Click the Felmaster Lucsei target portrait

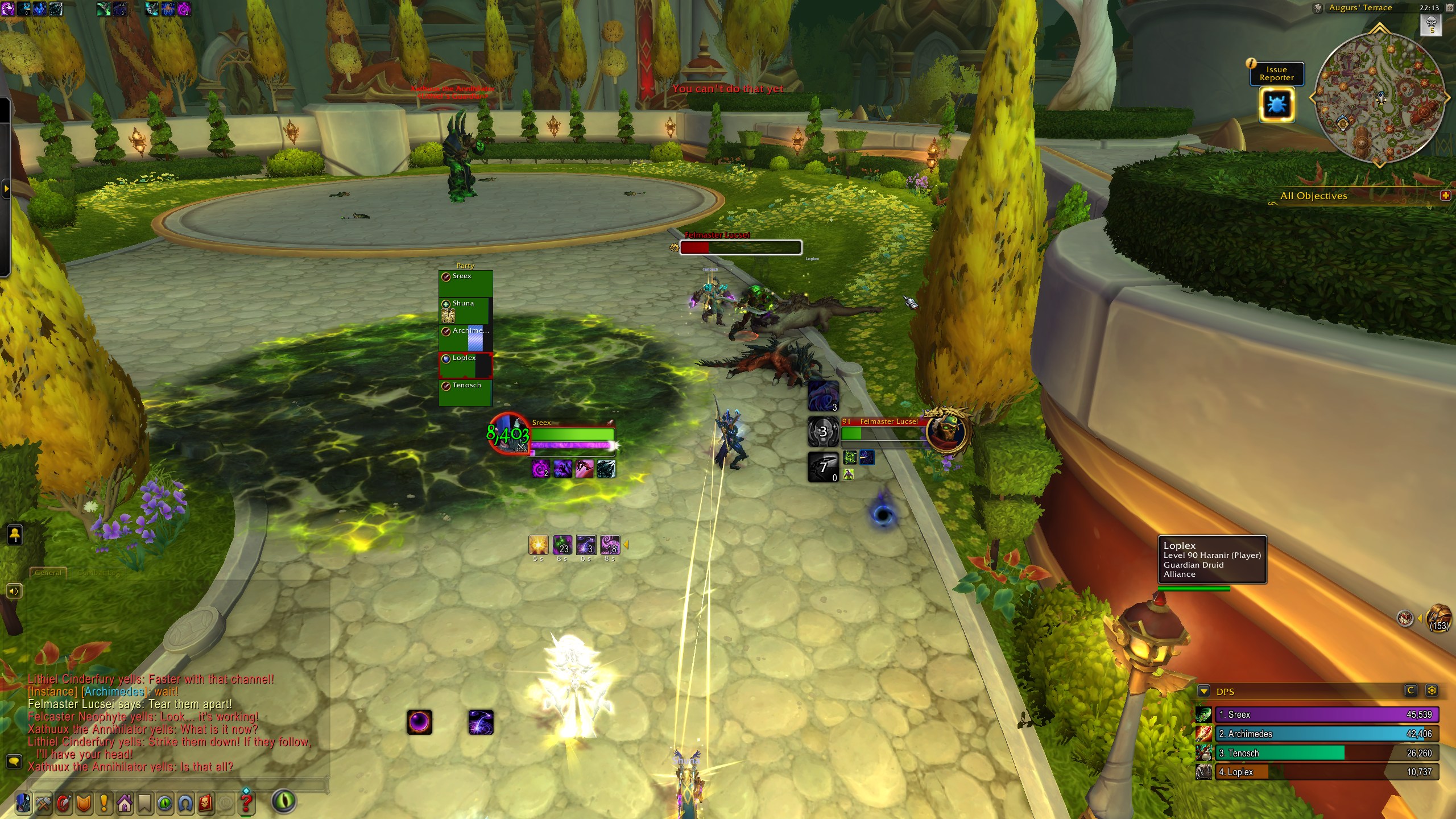[946, 432]
